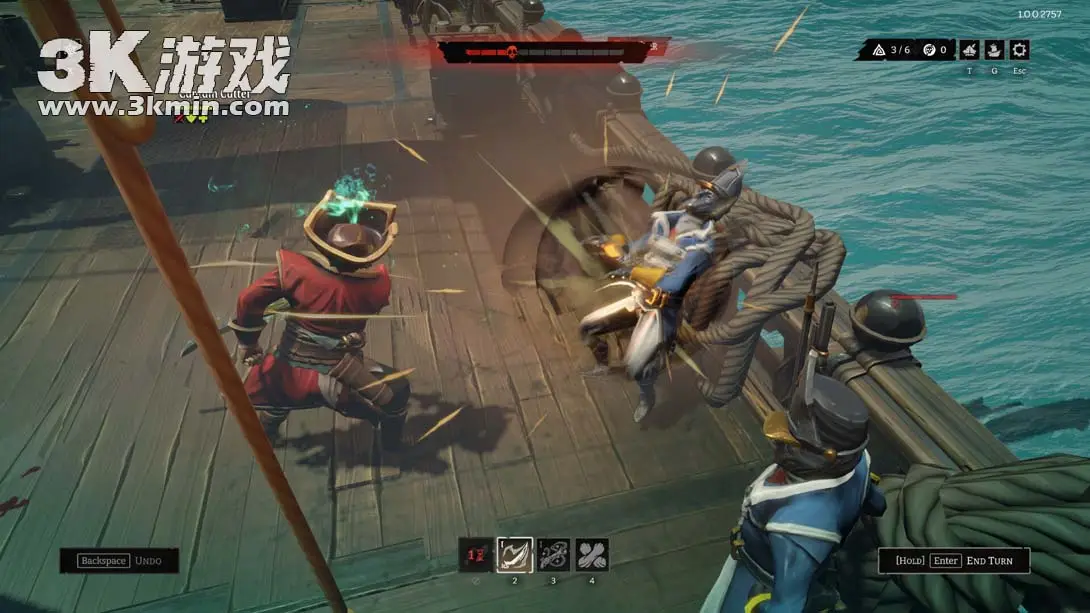The image size is (1090, 613).
Task: Select the slashing blade attack ability
Action: (x=515, y=555)
